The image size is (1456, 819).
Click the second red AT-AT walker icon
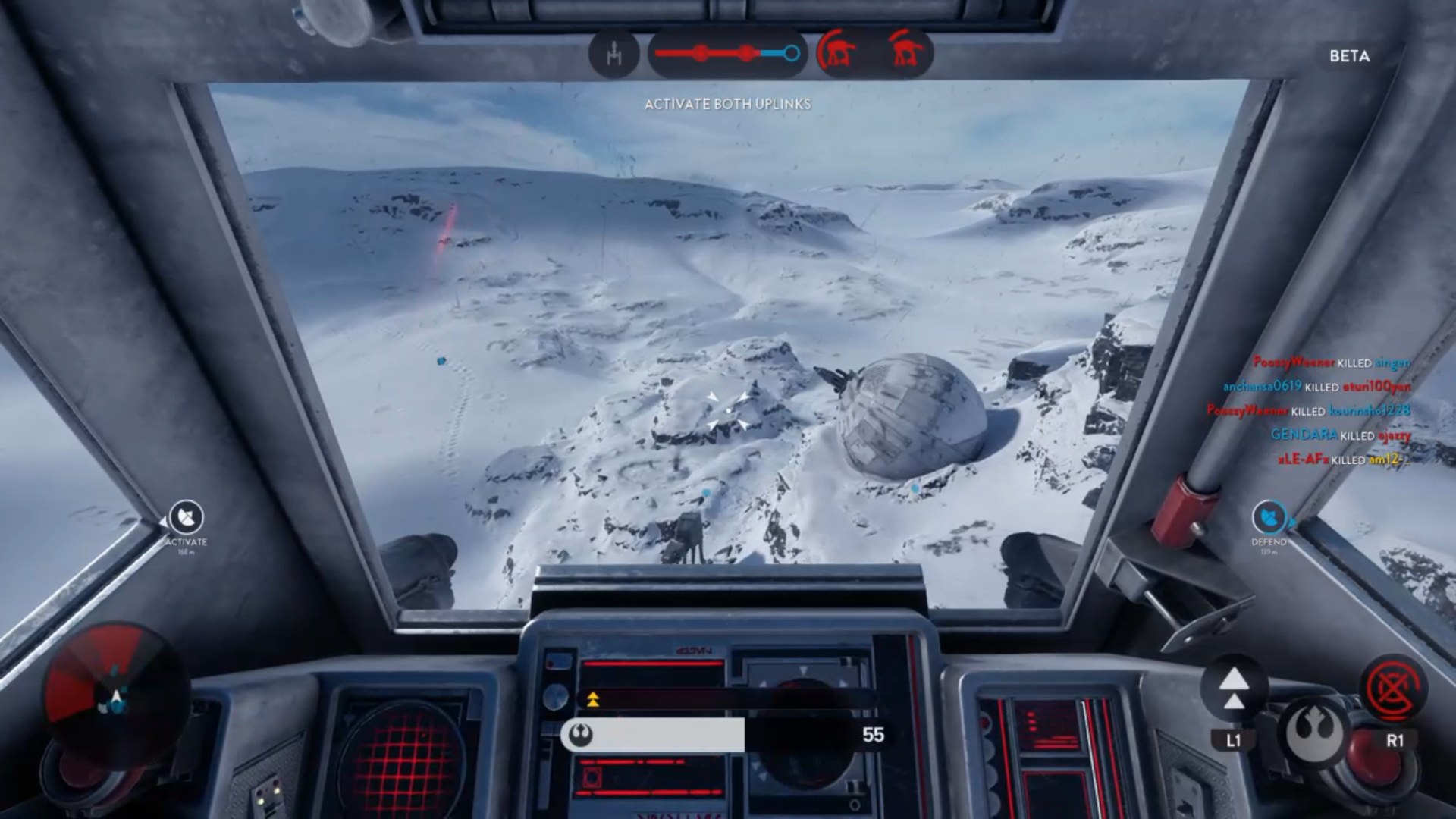tap(905, 53)
